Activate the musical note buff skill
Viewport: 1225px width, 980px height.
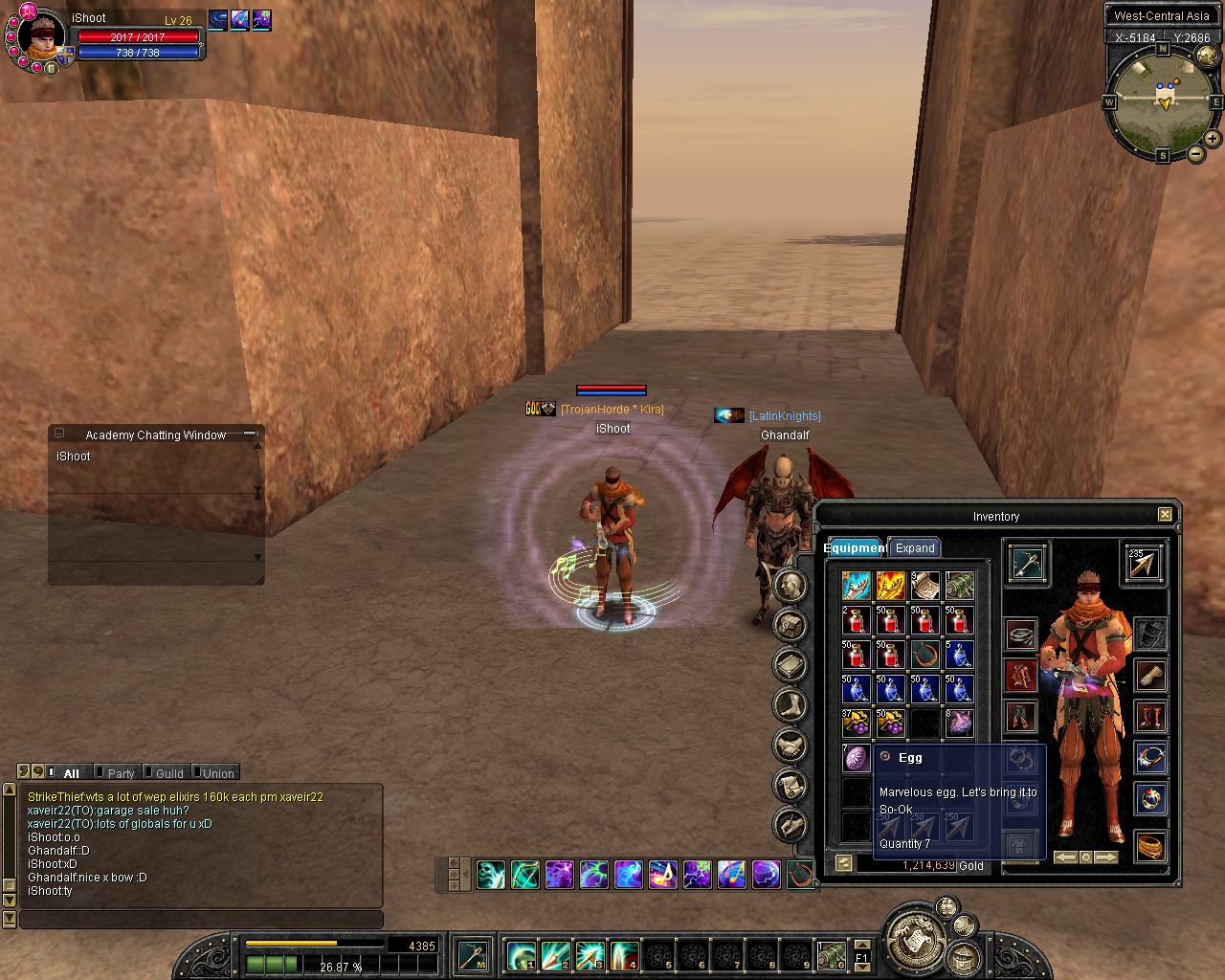point(662,875)
